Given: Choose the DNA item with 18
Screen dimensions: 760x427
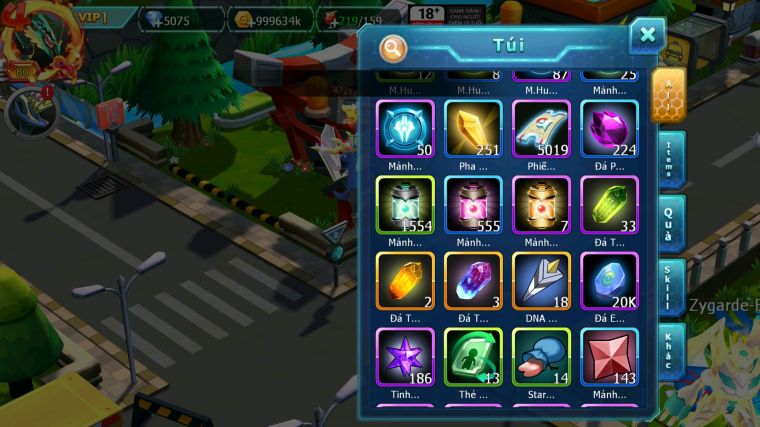Looking at the screenshot, I should coord(541,281).
